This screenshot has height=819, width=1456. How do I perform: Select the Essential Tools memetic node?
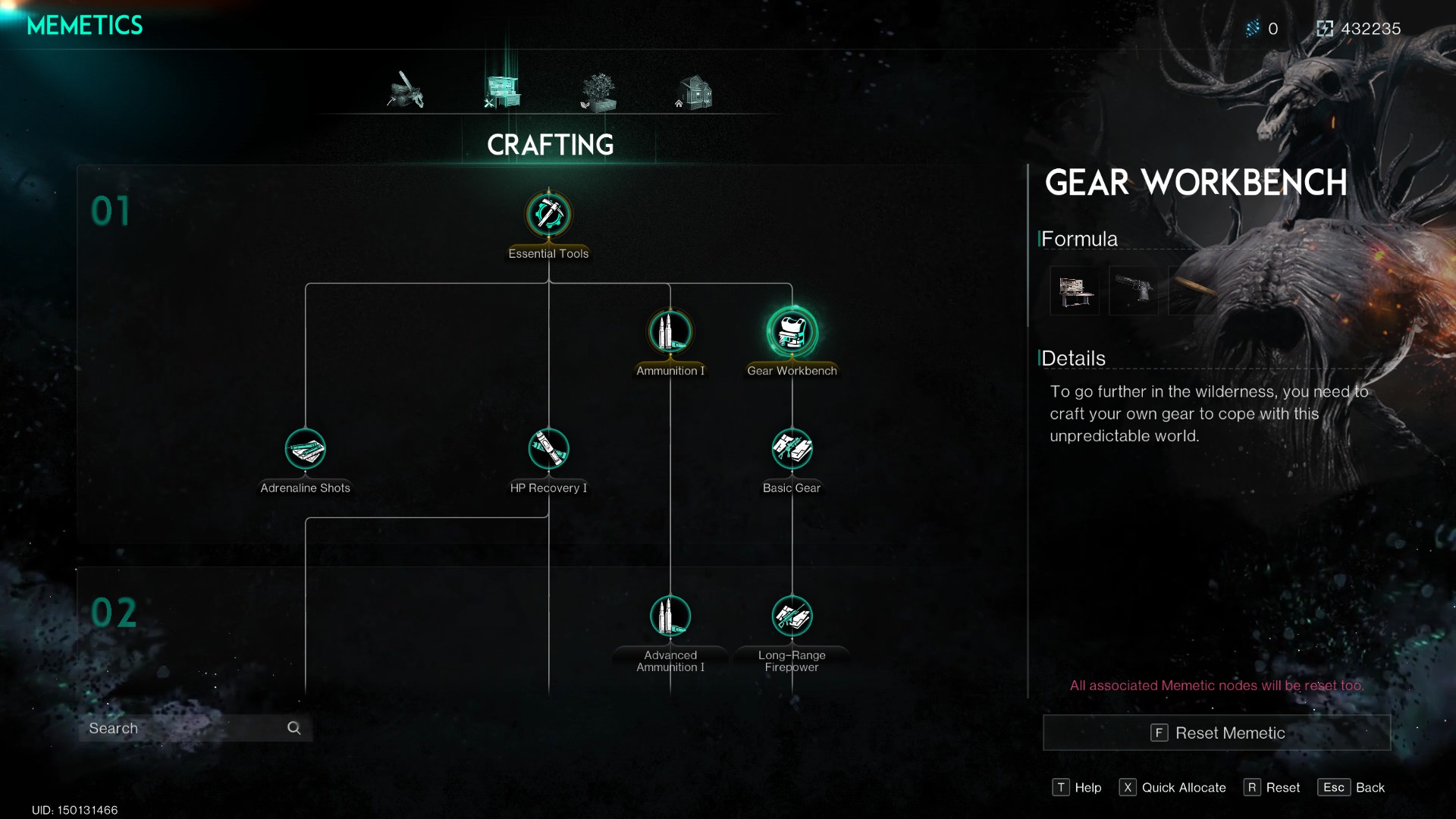click(x=548, y=215)
